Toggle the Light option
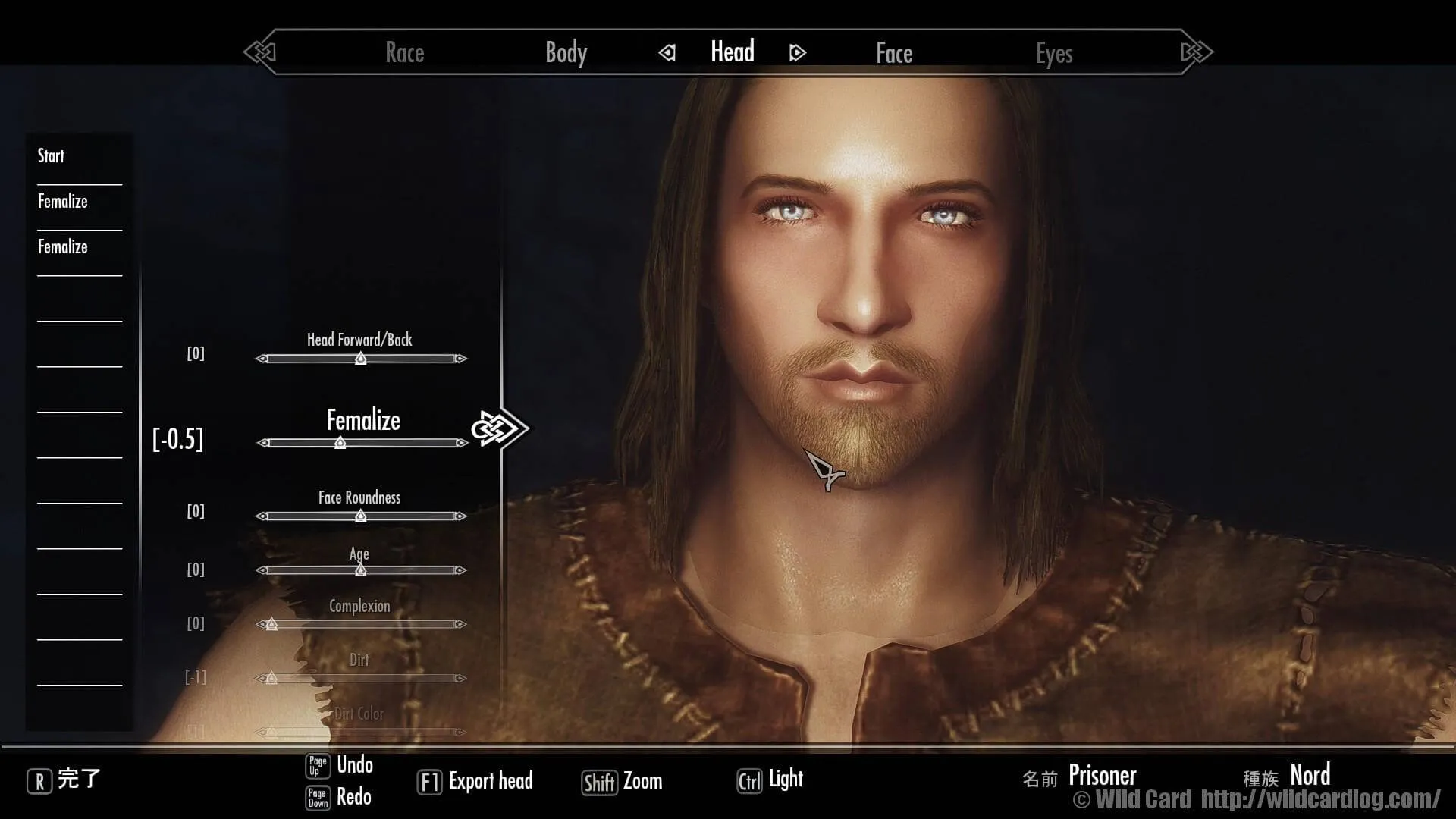 (x=785, y=779)
